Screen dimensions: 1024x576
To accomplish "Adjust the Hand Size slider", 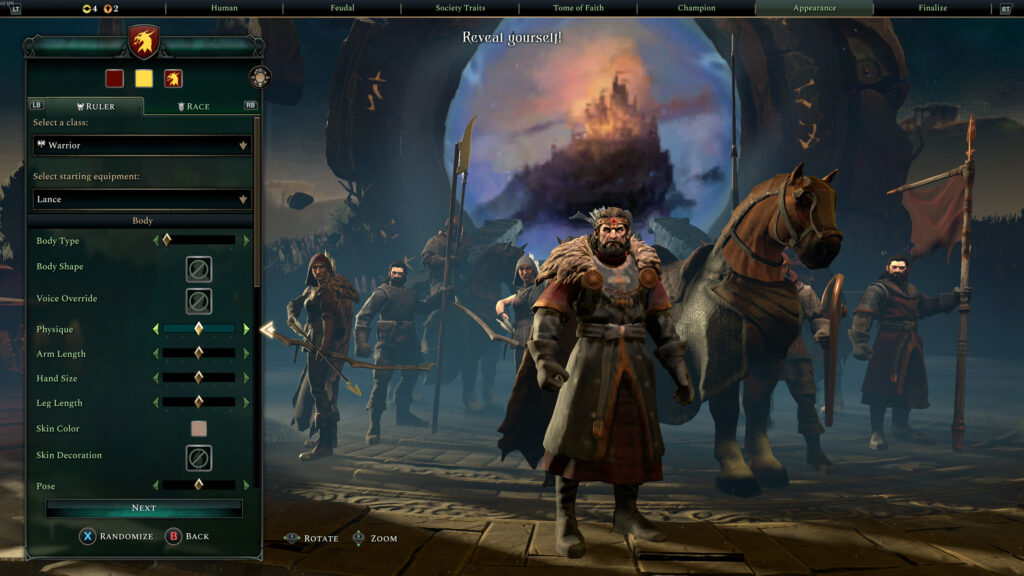I will click(x=199, y=378).
